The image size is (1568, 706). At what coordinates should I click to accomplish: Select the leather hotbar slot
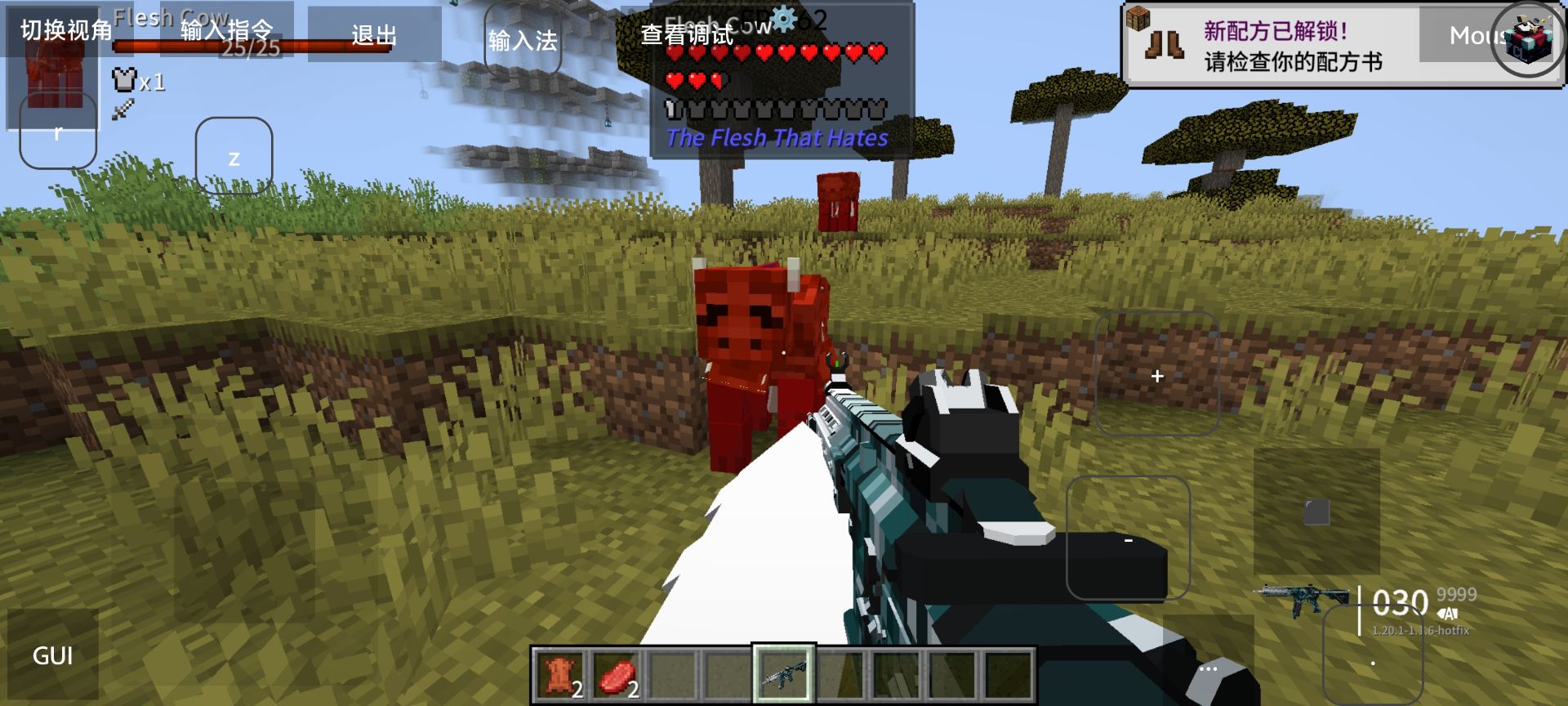pyautogui.click(x=560, y=675)
